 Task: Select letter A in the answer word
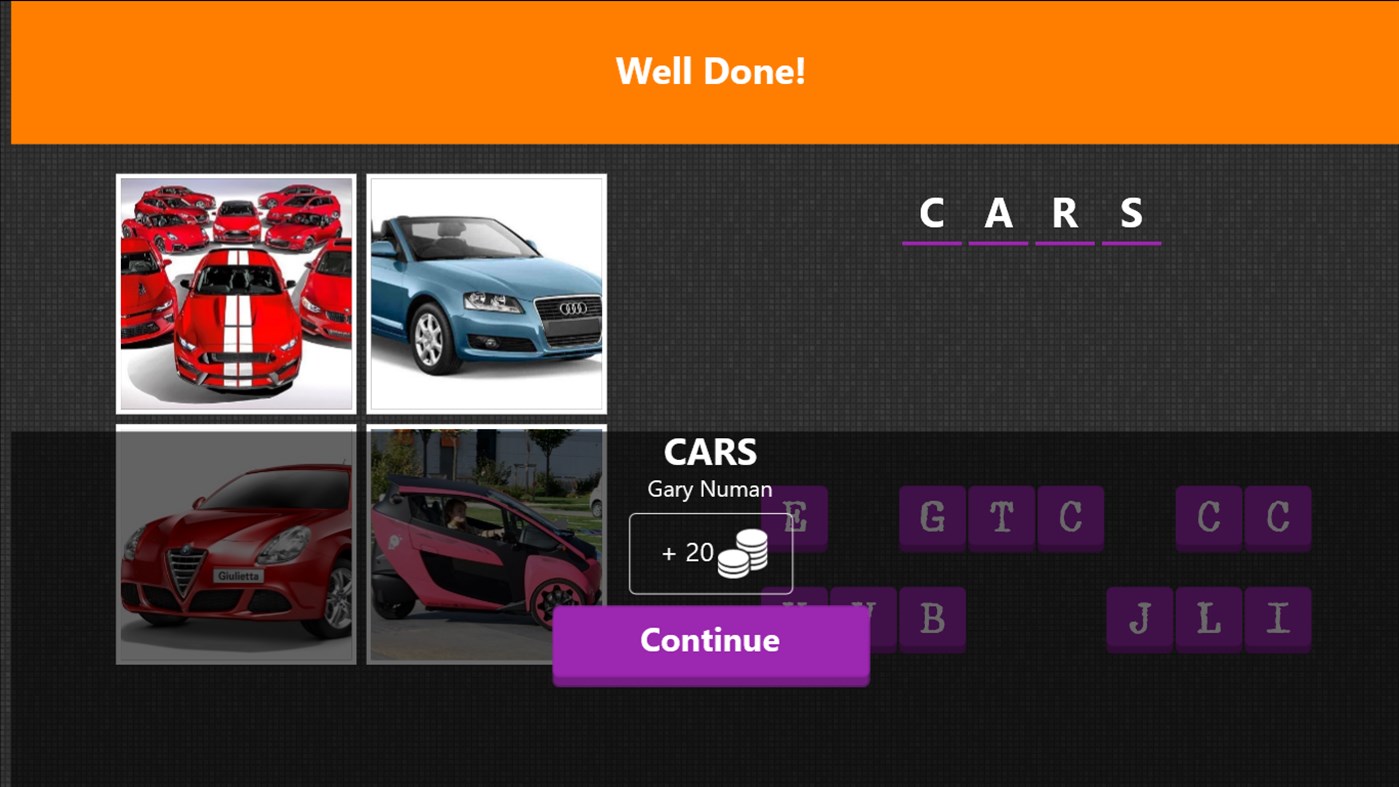(x=997, y=212)
